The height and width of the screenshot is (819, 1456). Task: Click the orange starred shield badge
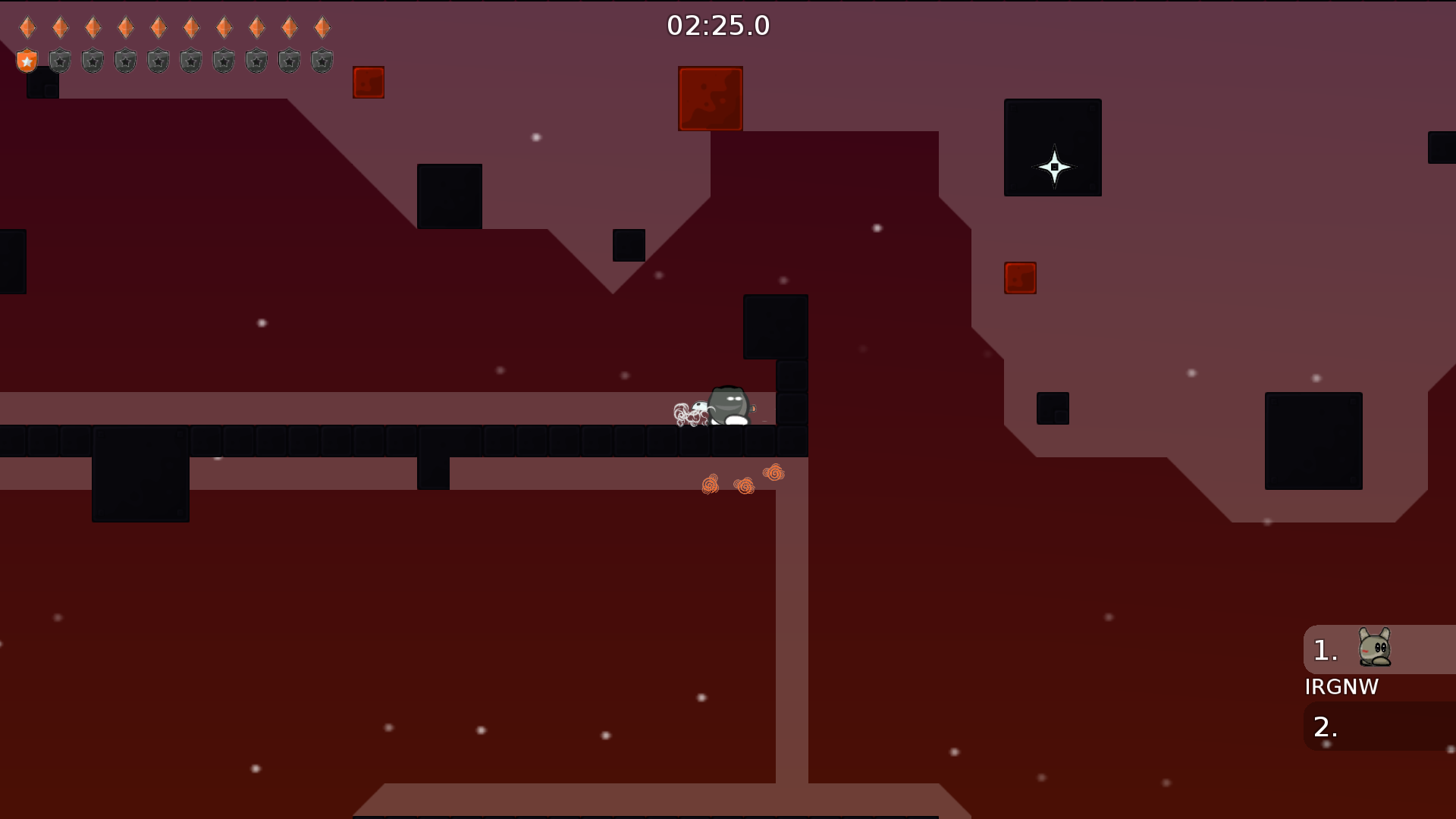(x=27, y=61)
